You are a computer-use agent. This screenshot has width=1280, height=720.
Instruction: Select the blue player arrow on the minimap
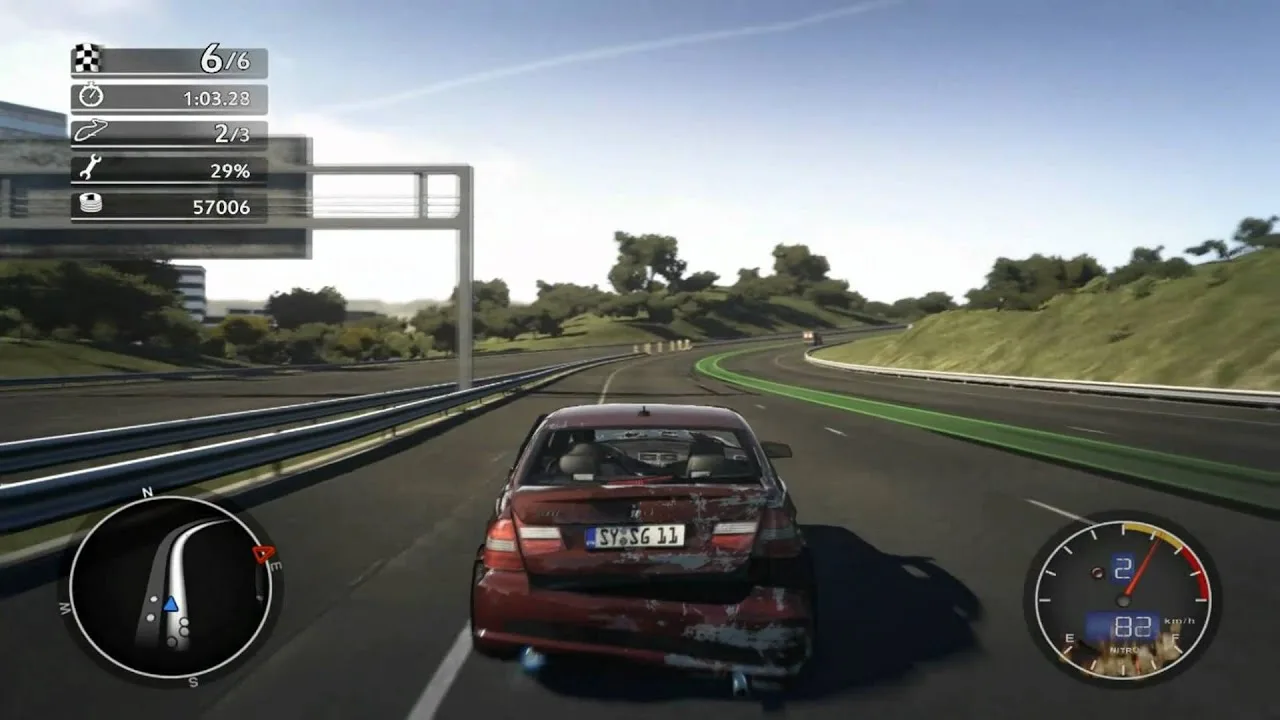tap(170, 603)
